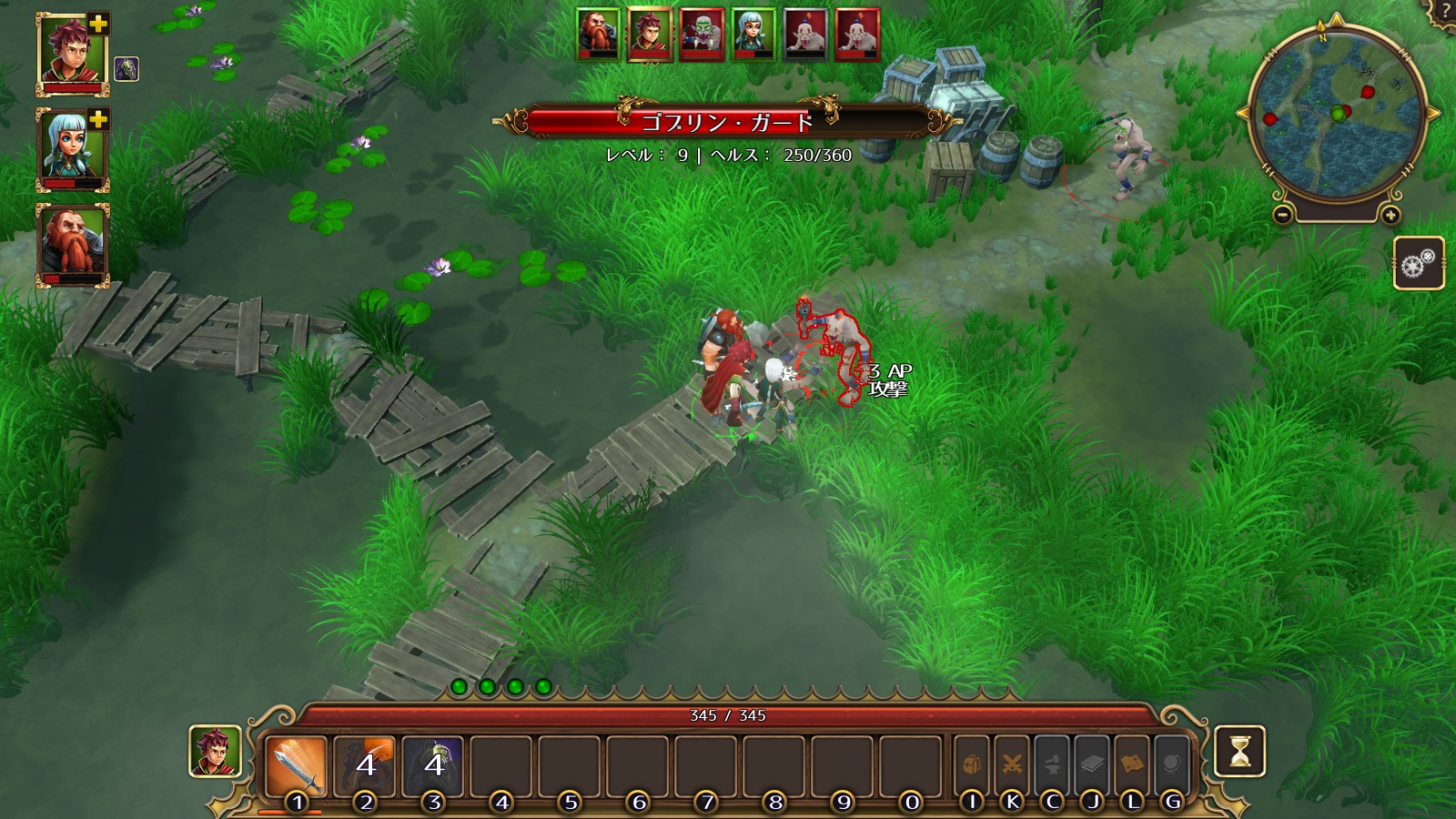The width and height of the screenshot is (1456, 819).
Task: Open settings with the gears button
Action: 1419,263
